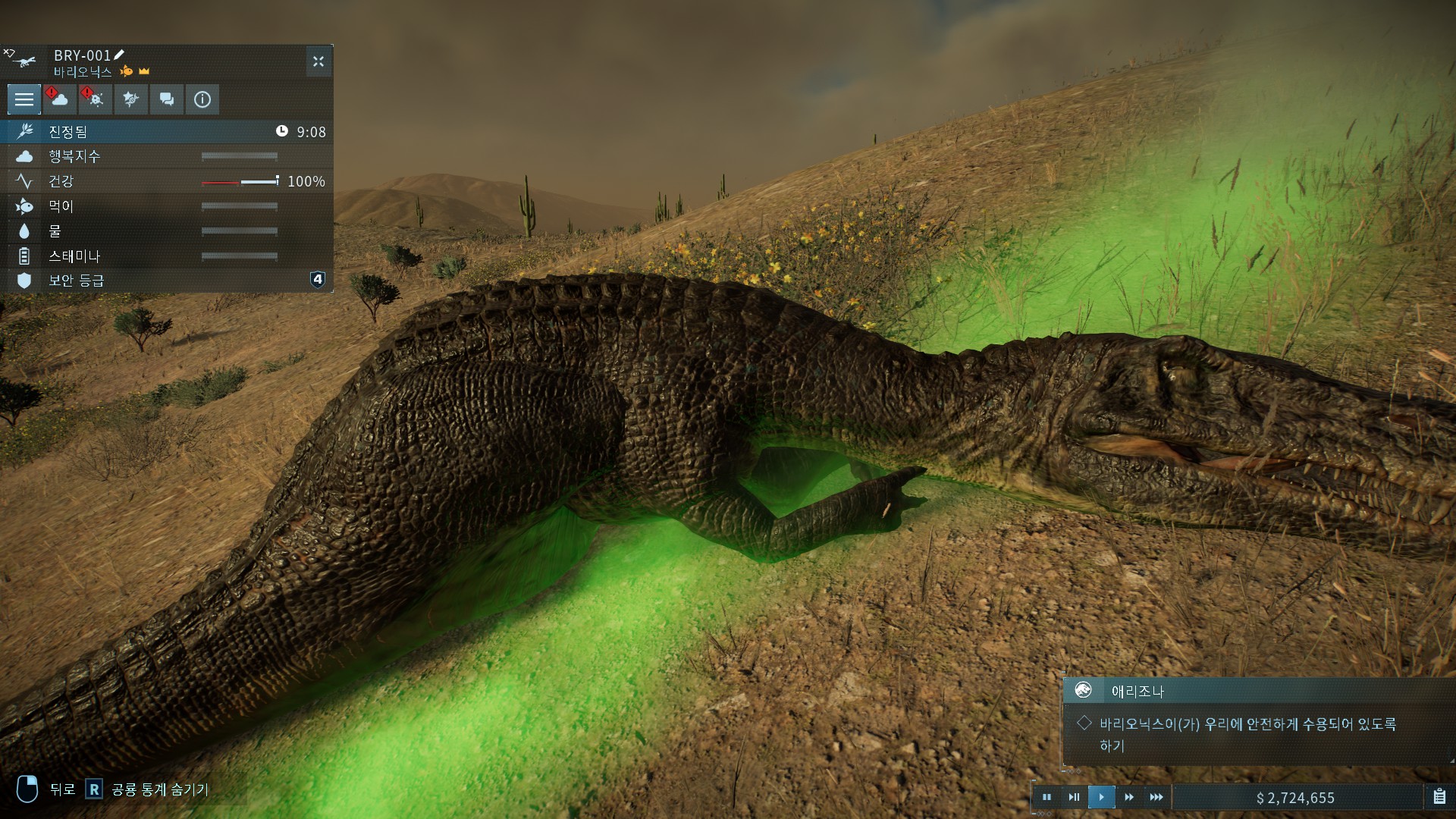The image size is (1456, 819).
Task: Select the 보안 등급 security rating row
Action: (x=167, y=281)
